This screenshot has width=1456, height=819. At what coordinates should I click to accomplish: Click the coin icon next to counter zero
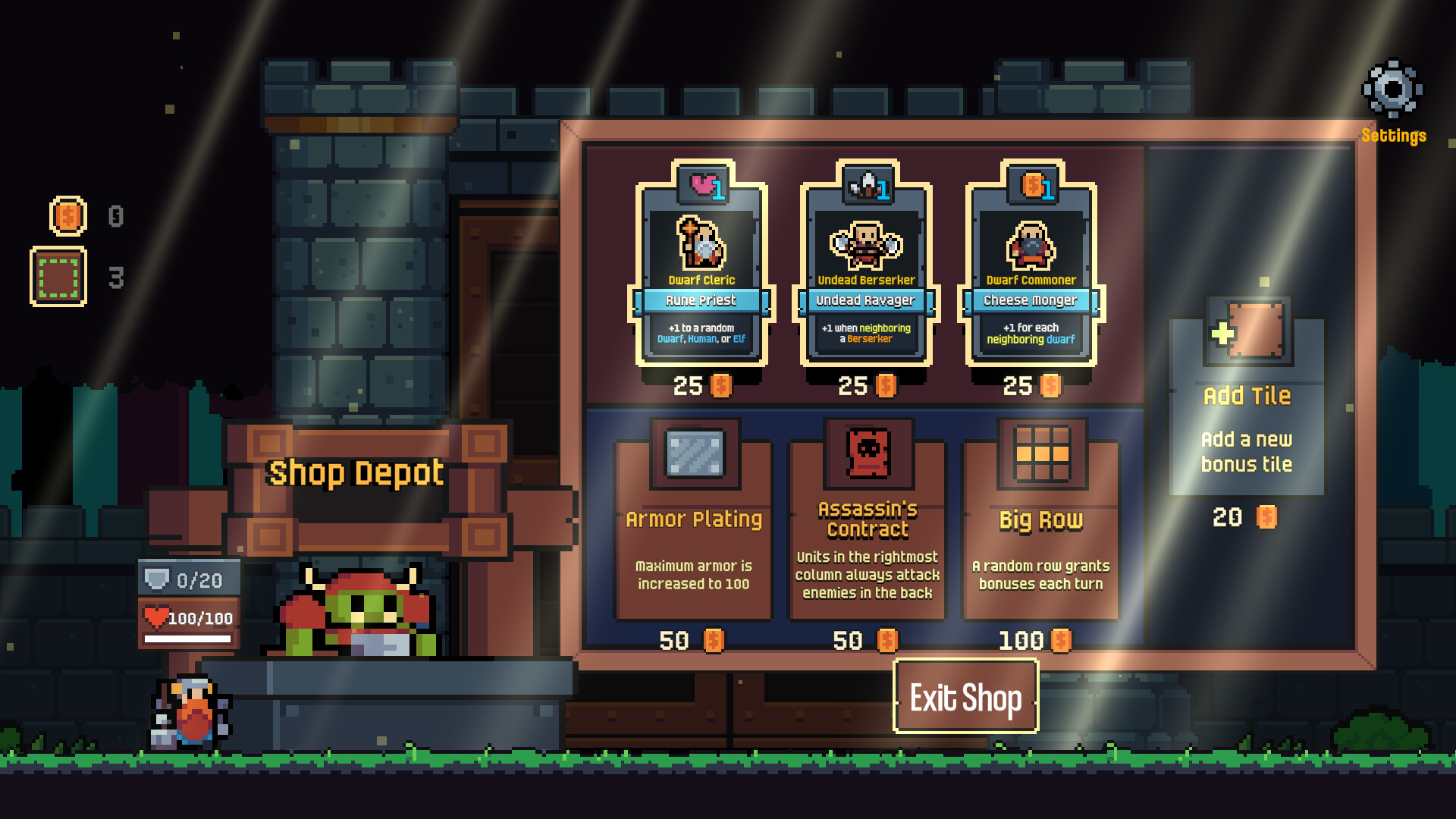coord(67,217)
